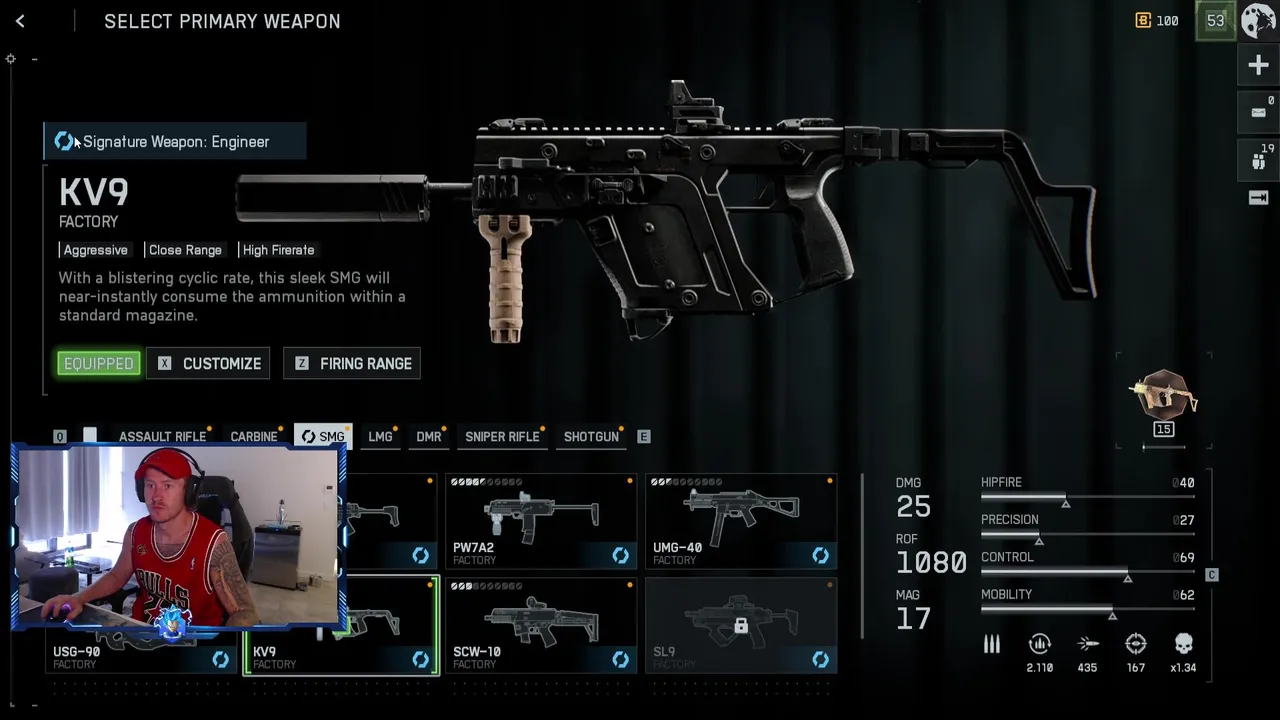Screen dimensions: 1280x720
Task: Switch to Sniper Rifle category
Action: [502, 437]
